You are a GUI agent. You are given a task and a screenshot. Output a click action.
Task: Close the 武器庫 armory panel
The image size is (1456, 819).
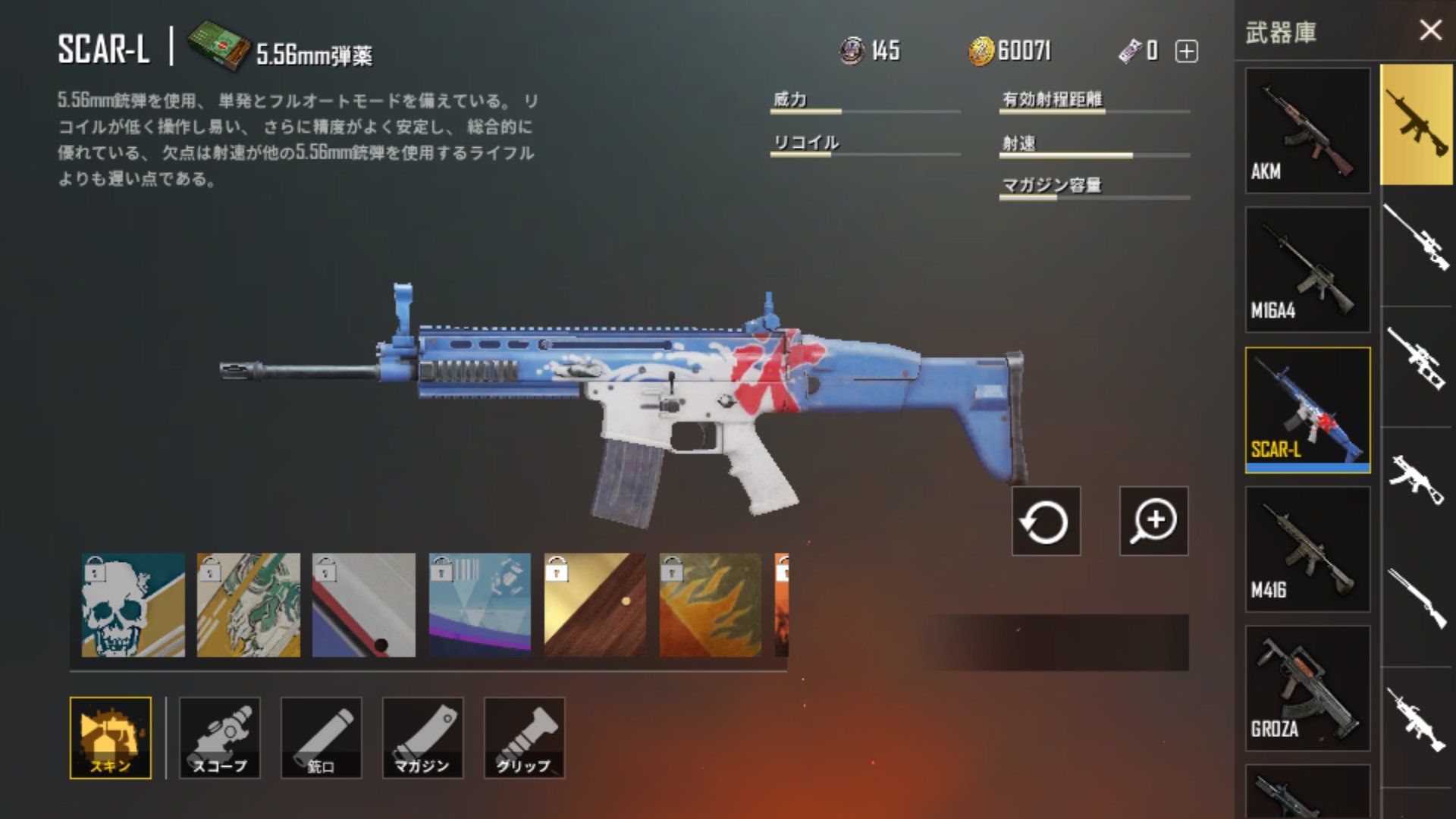1430,30
